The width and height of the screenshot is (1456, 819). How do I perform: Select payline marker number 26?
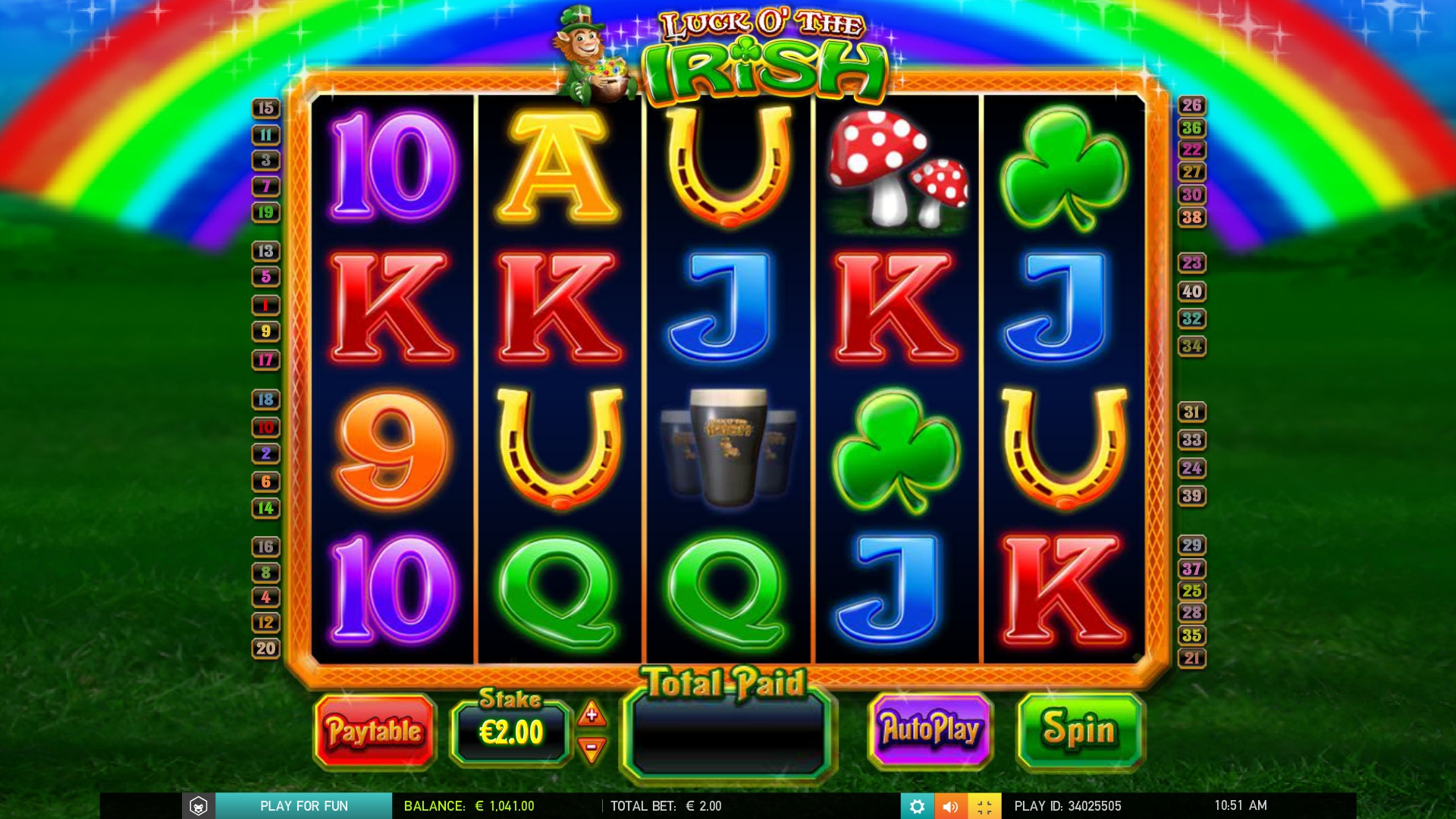click(x=1191, y=105)
